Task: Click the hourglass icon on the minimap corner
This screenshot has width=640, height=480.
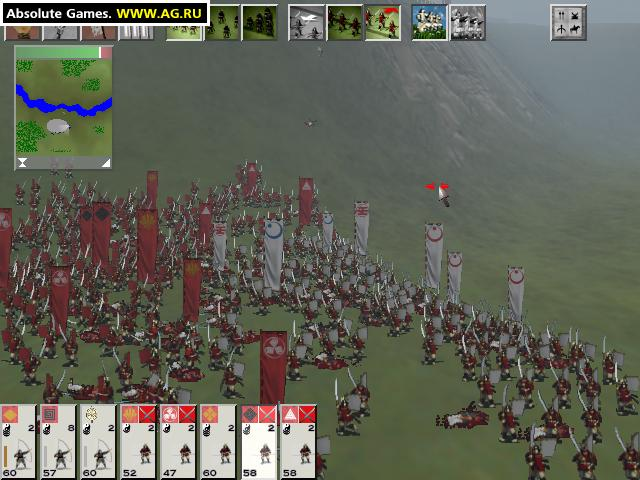Action: tap(22, 162)
